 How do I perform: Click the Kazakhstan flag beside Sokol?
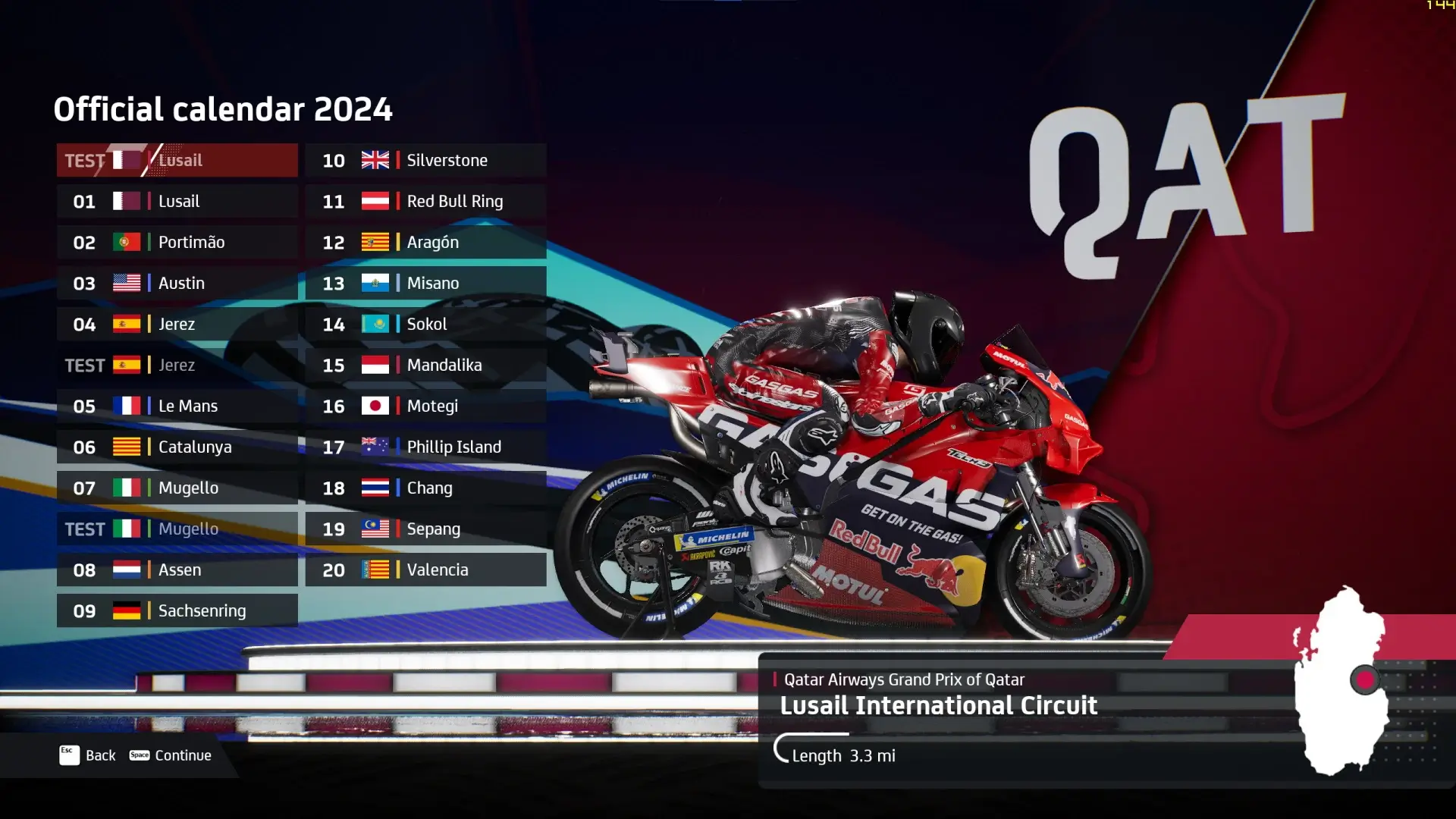375,324
